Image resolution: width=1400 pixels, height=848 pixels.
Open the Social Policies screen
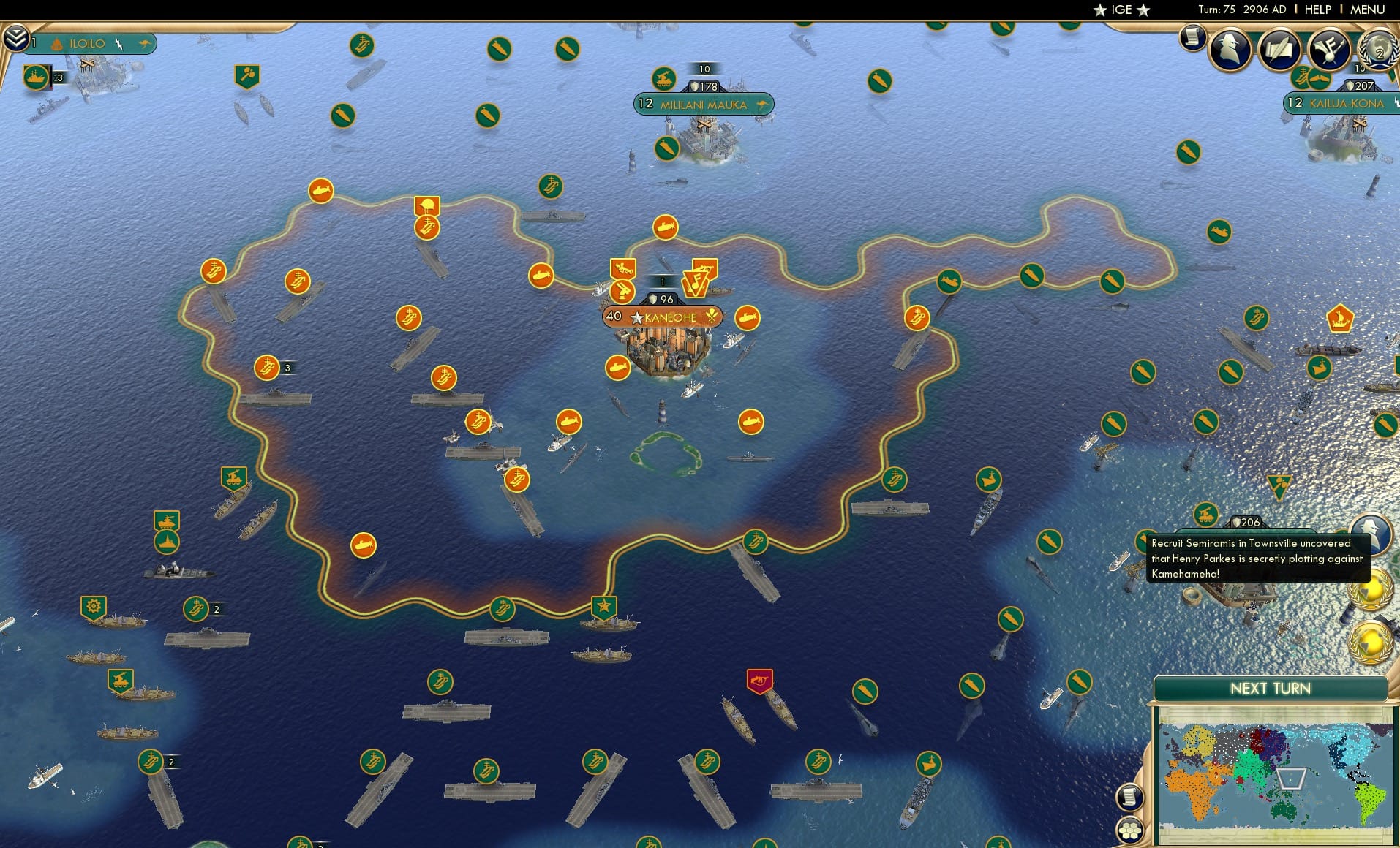1279,50
